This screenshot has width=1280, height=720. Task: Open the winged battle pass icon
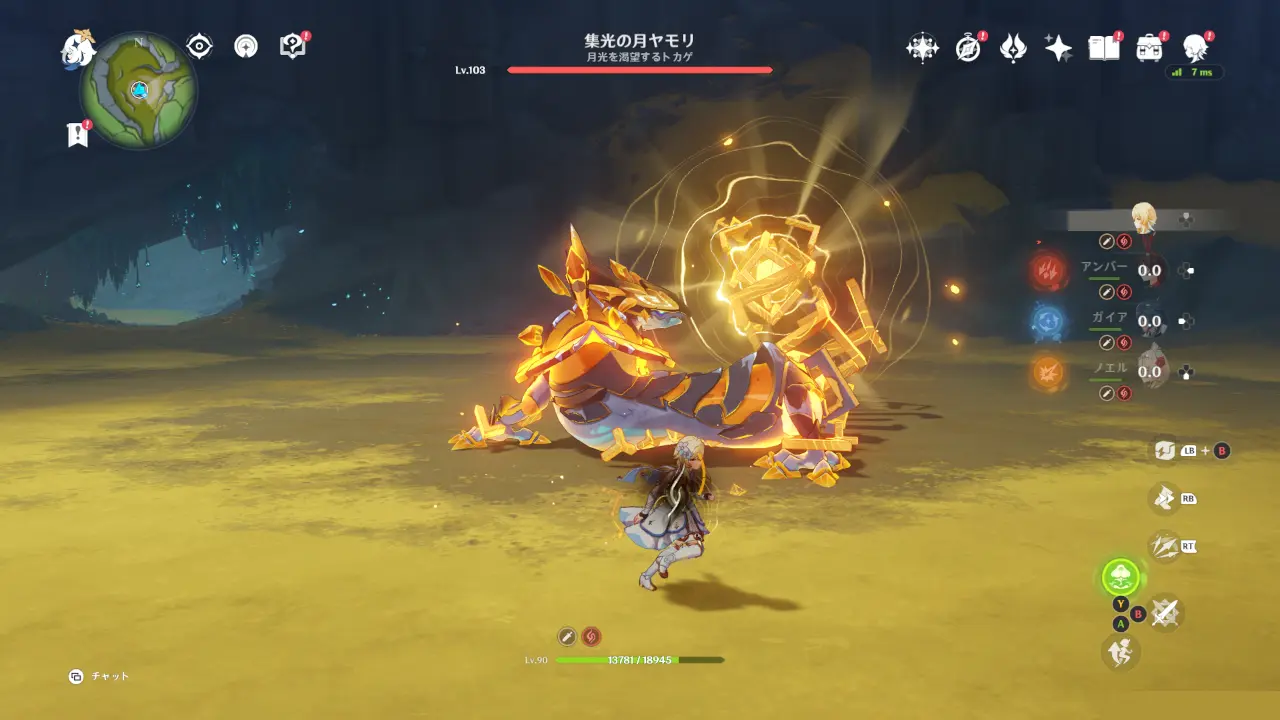[x=1013, y=47]
